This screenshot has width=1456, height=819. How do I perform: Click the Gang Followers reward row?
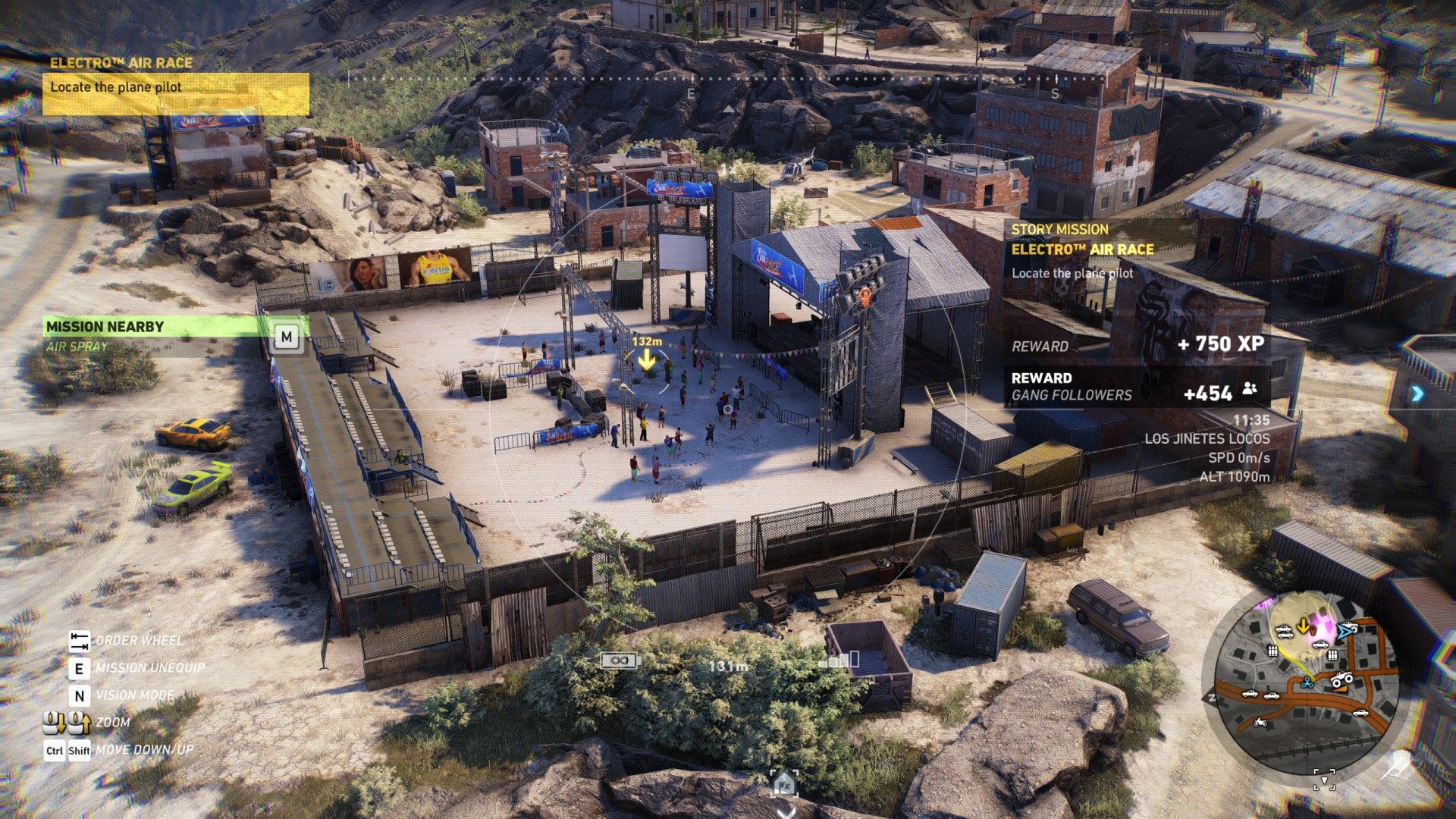point(1134,387)
